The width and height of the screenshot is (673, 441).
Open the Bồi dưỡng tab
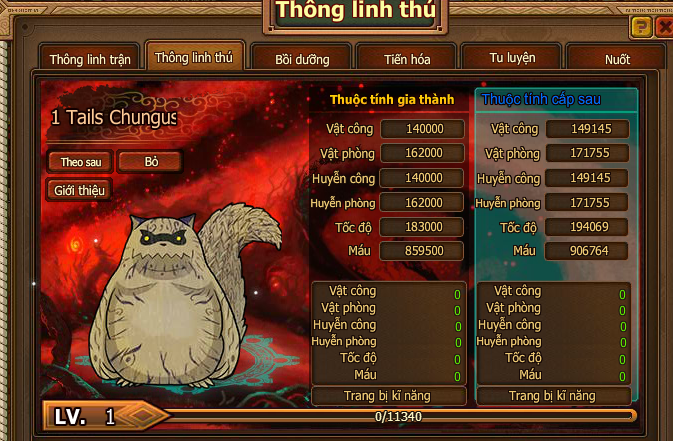coord(302,59)
